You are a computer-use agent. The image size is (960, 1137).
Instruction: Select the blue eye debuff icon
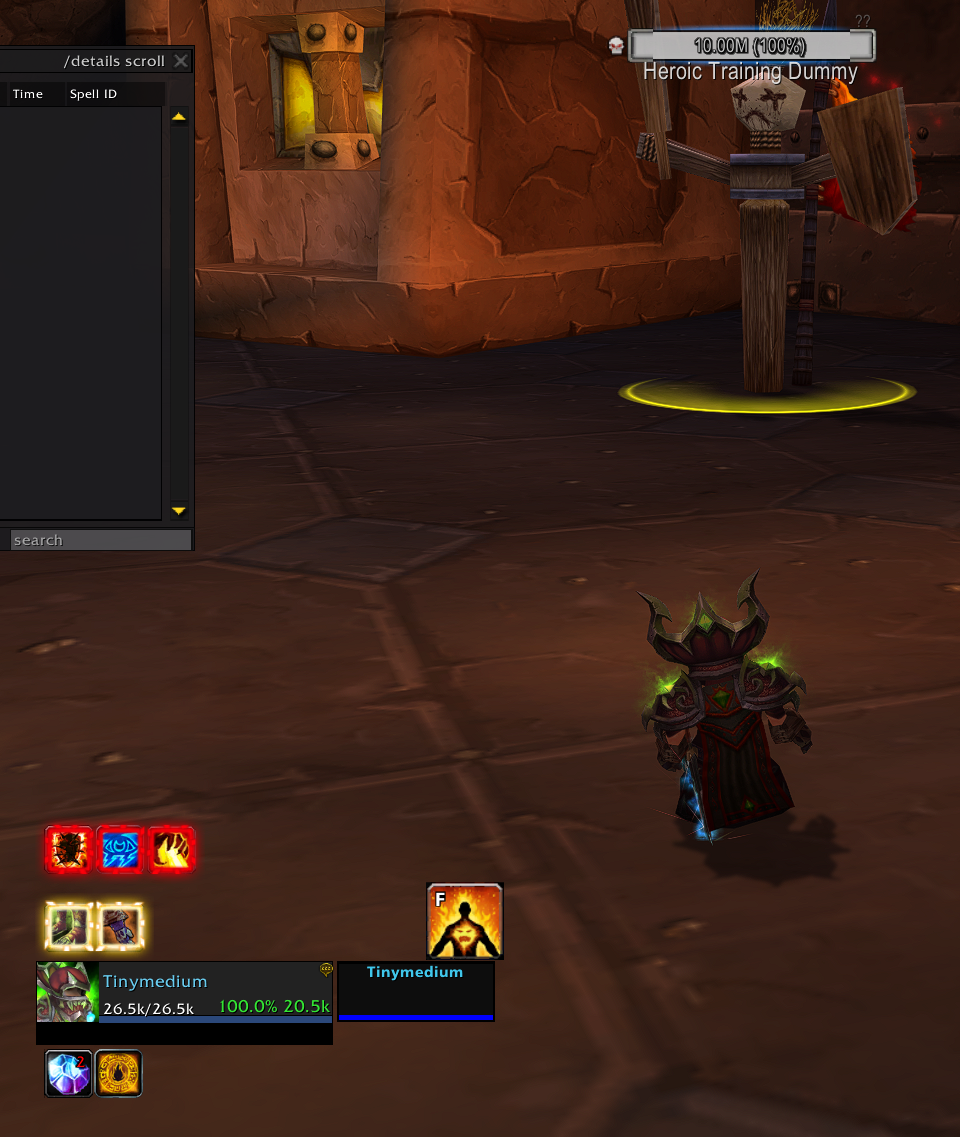pos(121,850)
